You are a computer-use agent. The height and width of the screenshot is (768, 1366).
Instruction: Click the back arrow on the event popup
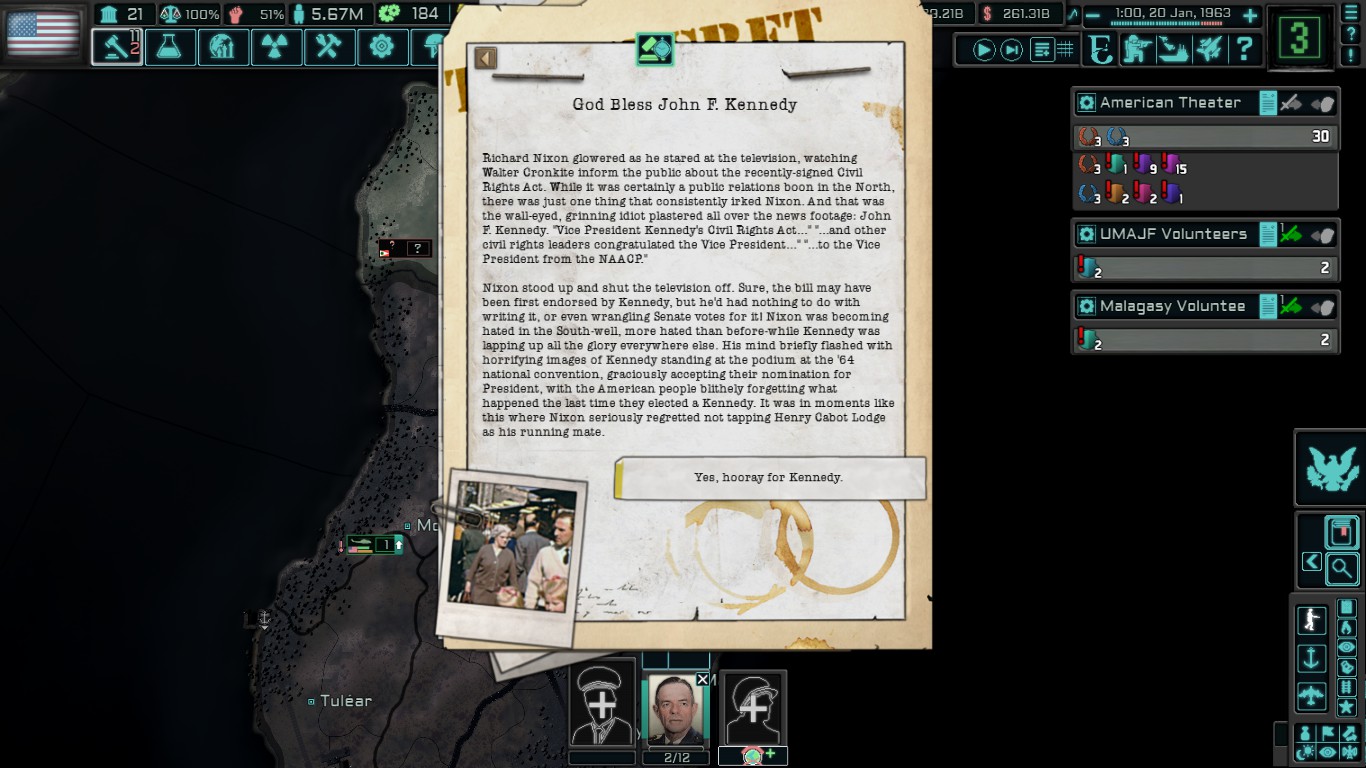(x=486, y=58)
